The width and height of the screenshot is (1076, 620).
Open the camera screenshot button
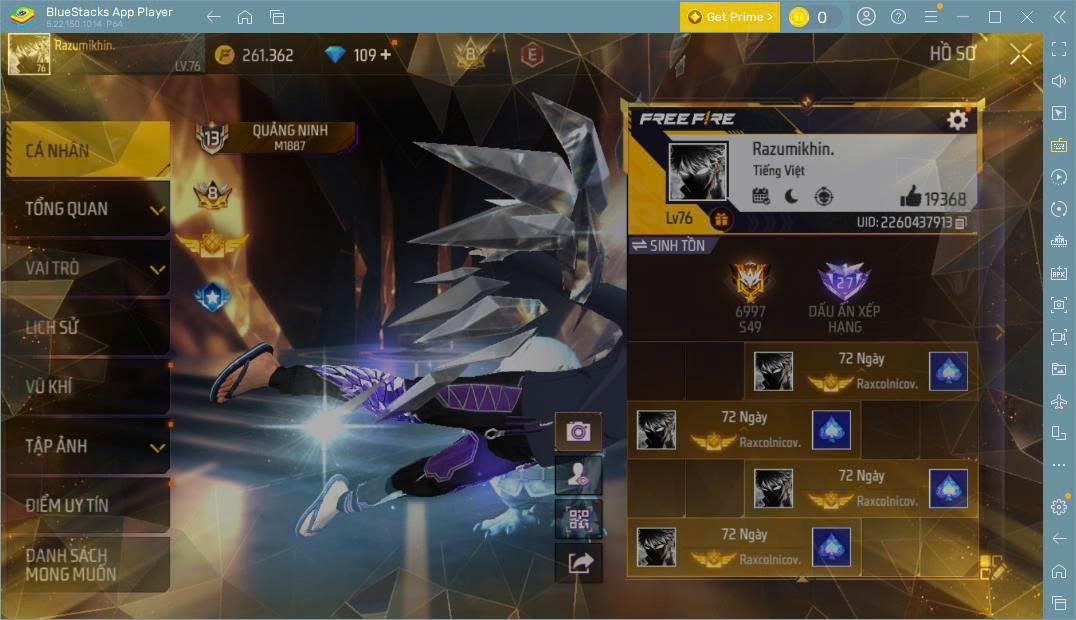tap(578, 431)
